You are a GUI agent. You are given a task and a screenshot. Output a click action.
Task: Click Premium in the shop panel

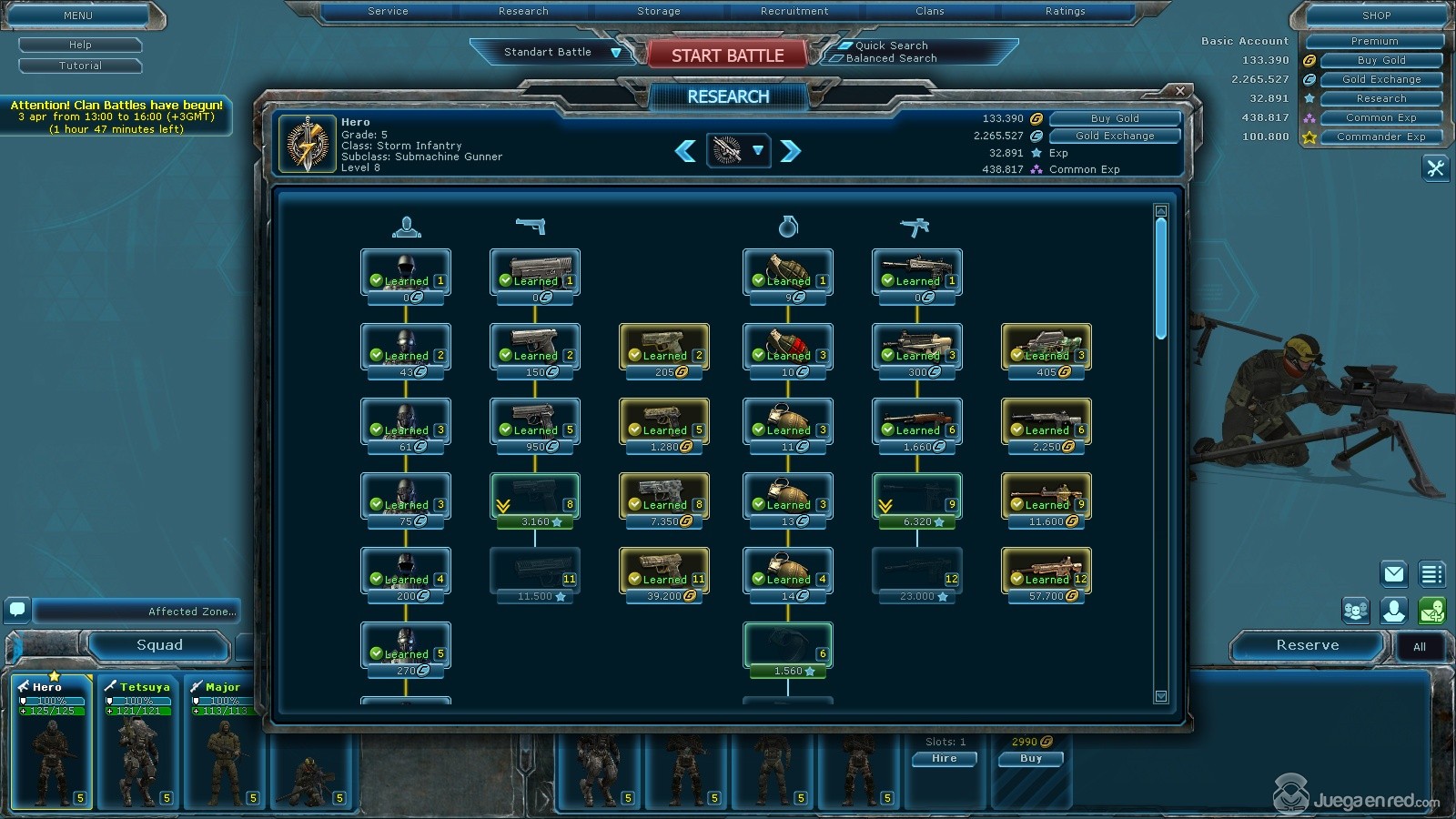1374,42
